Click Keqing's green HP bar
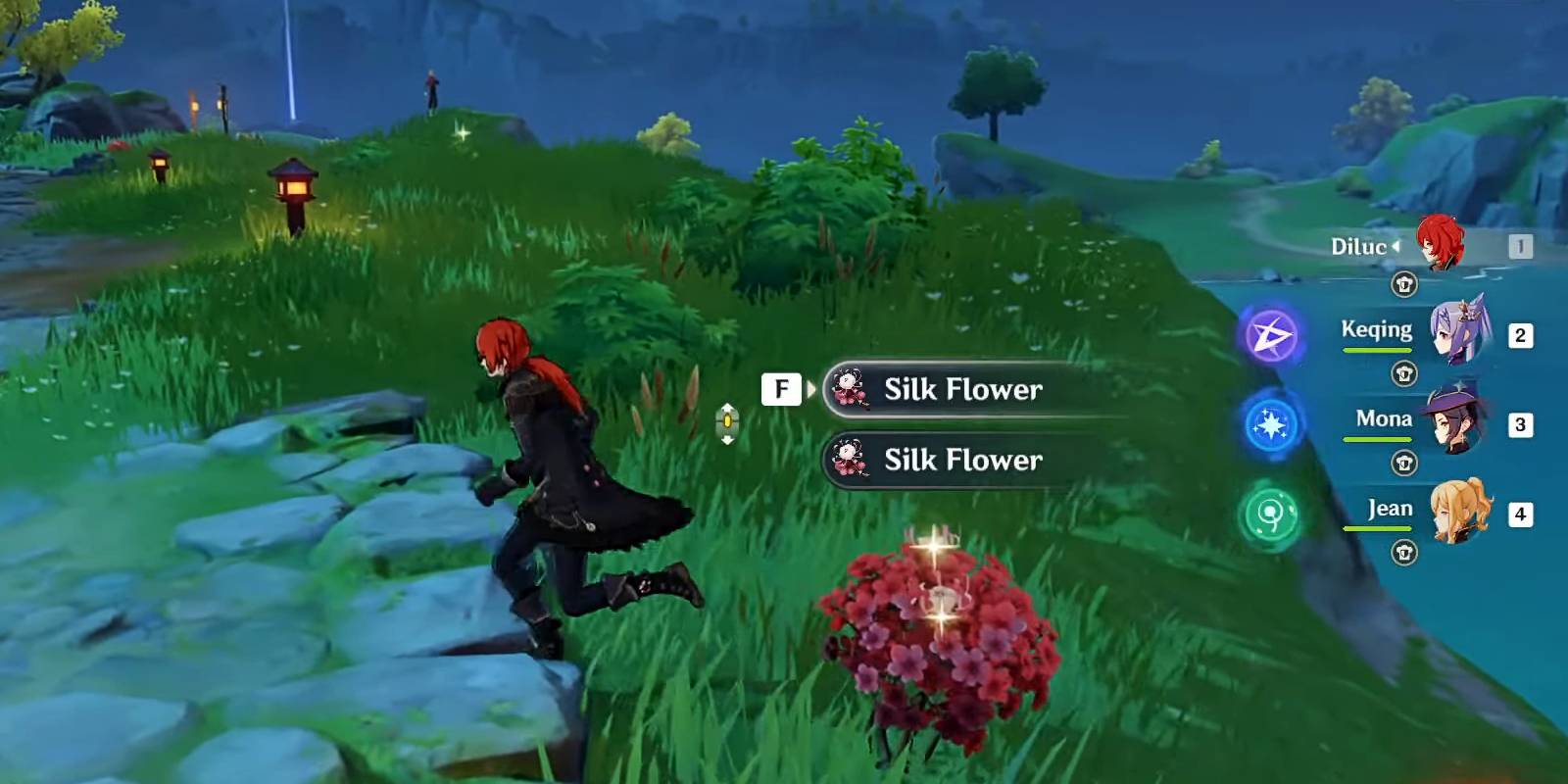This screenshot has width=1568, height=784. click(1375, 348)
